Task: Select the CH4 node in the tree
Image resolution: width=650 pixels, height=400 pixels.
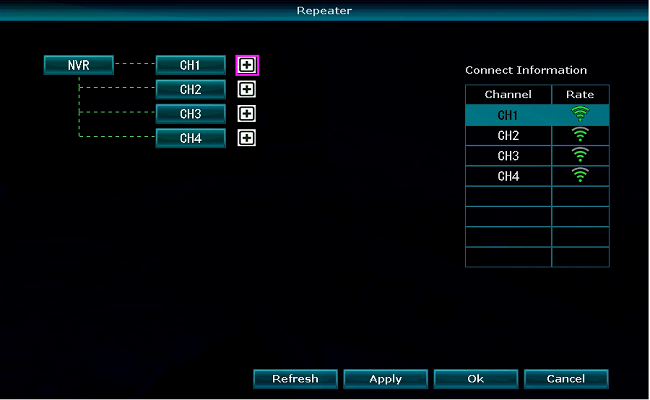Action: (191, 138)
